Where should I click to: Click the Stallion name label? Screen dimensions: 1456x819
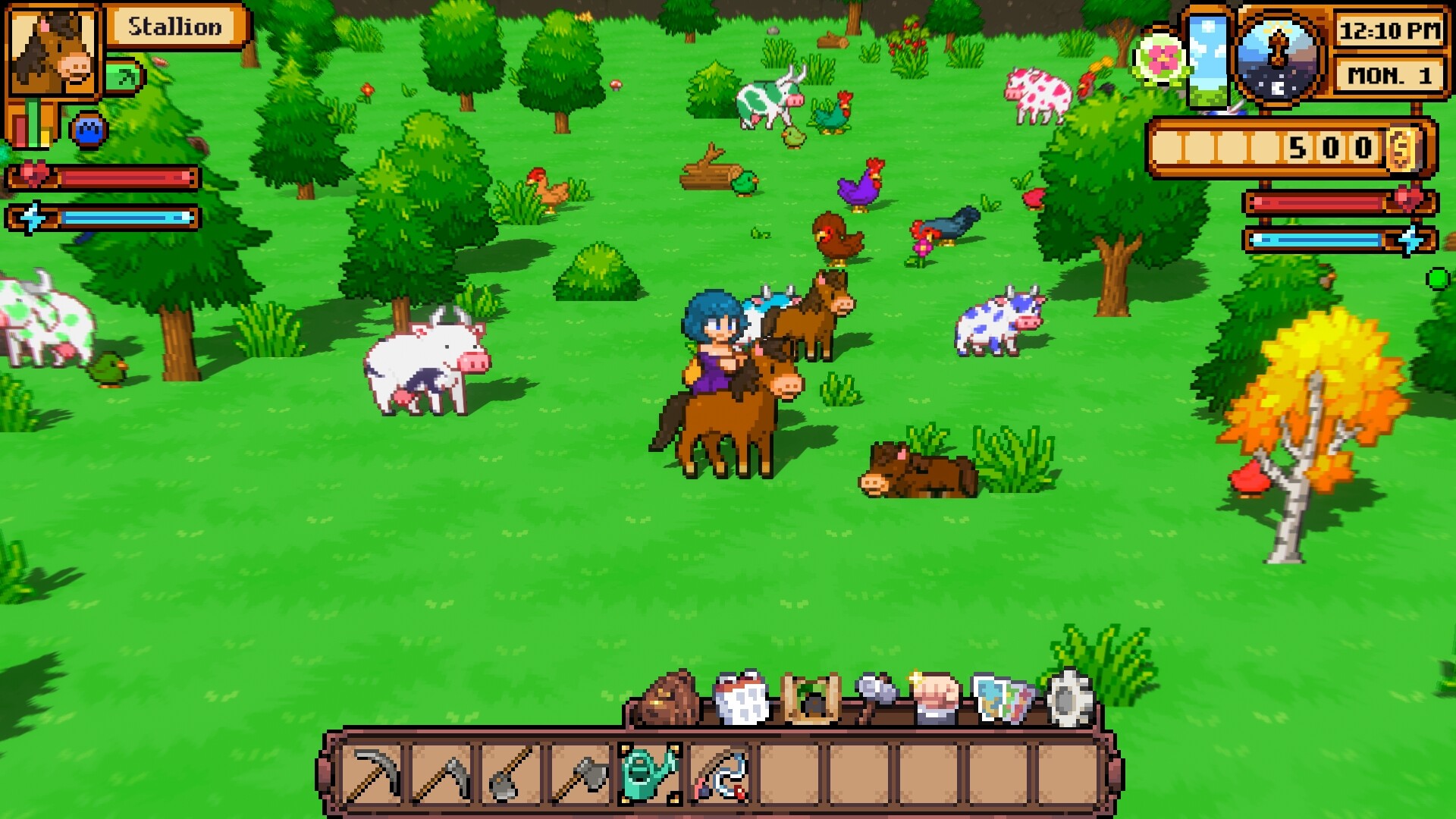coord(176,27)
